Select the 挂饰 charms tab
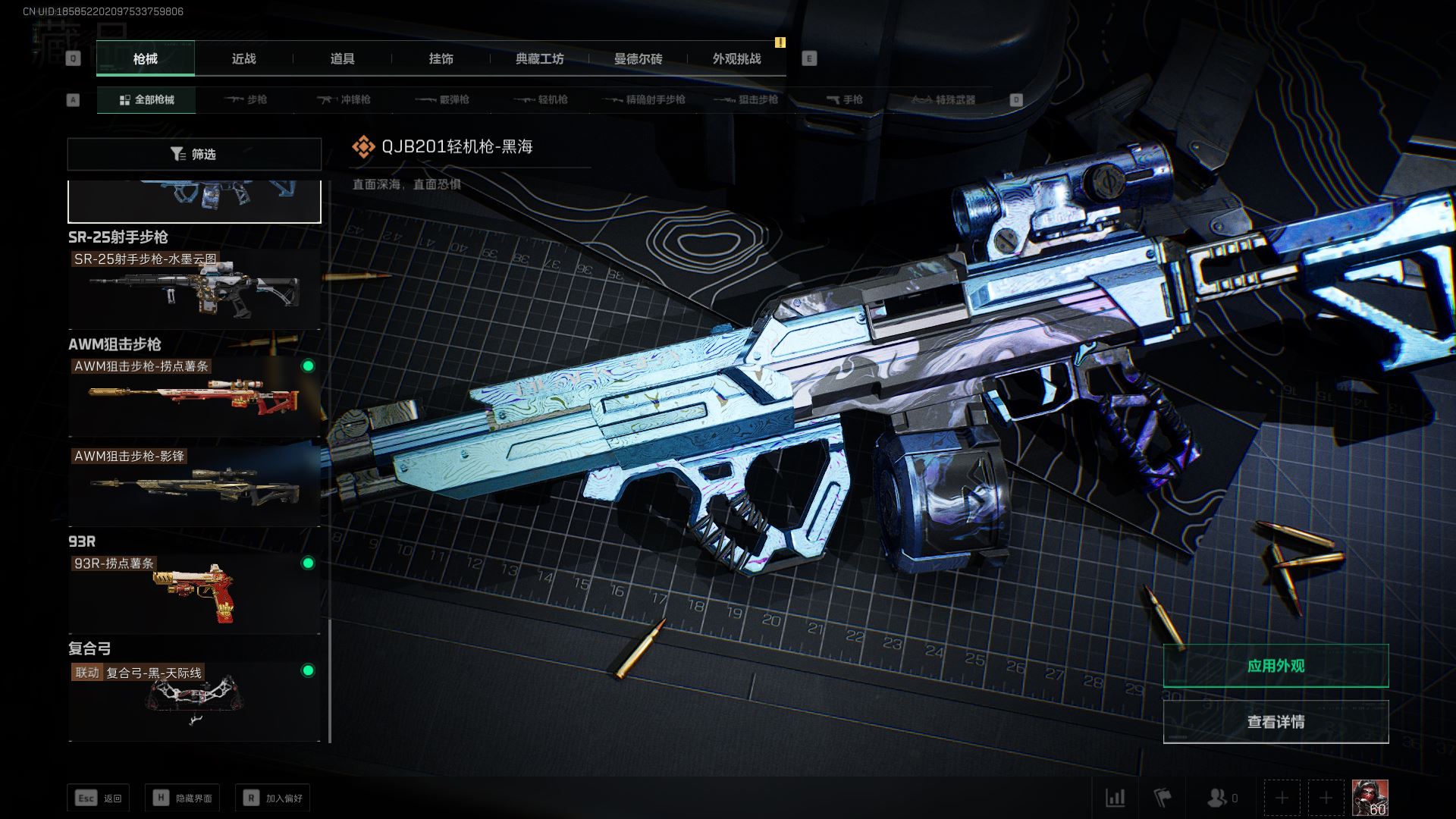 click(x=441, y=59)
